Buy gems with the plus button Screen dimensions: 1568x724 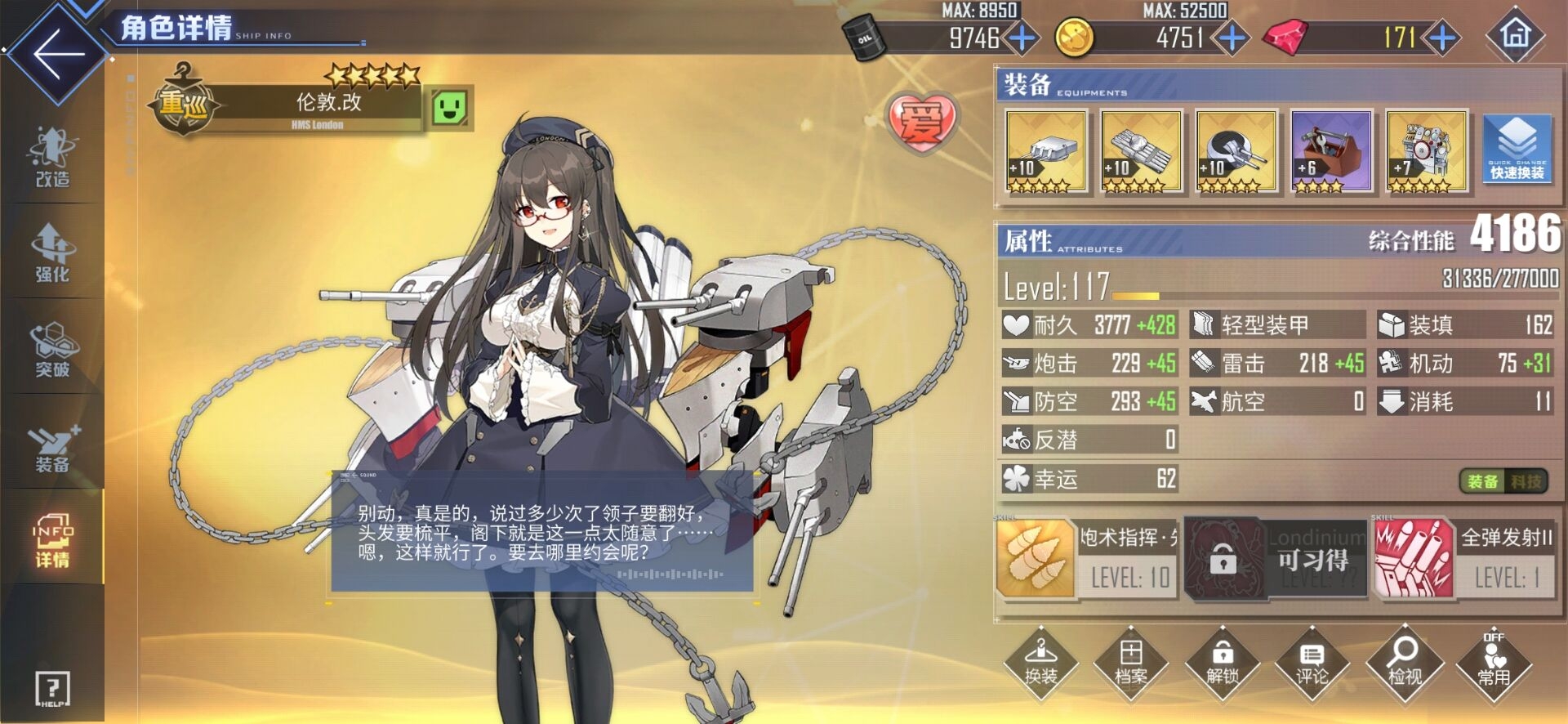(1443, 38)
